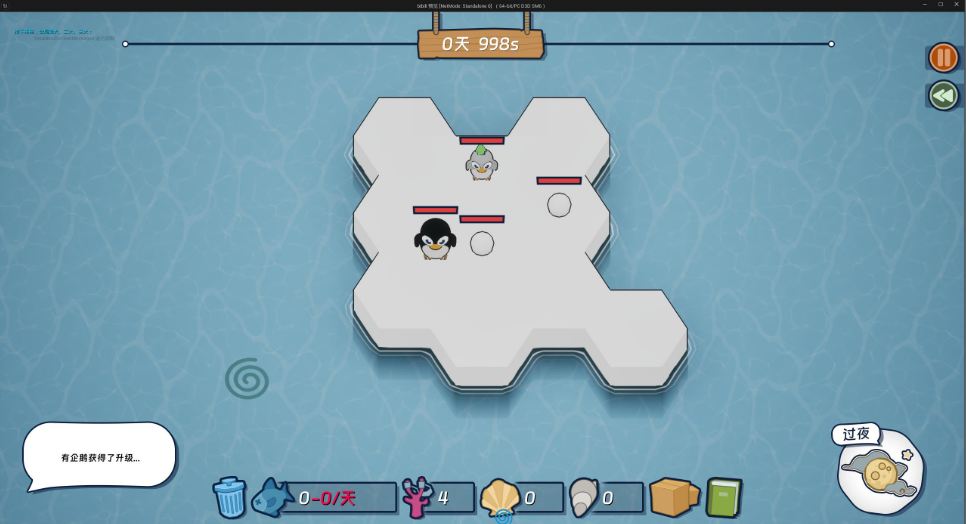Select the black penguin unit
This screenshot has height=524, width=966.
(435, 239)
